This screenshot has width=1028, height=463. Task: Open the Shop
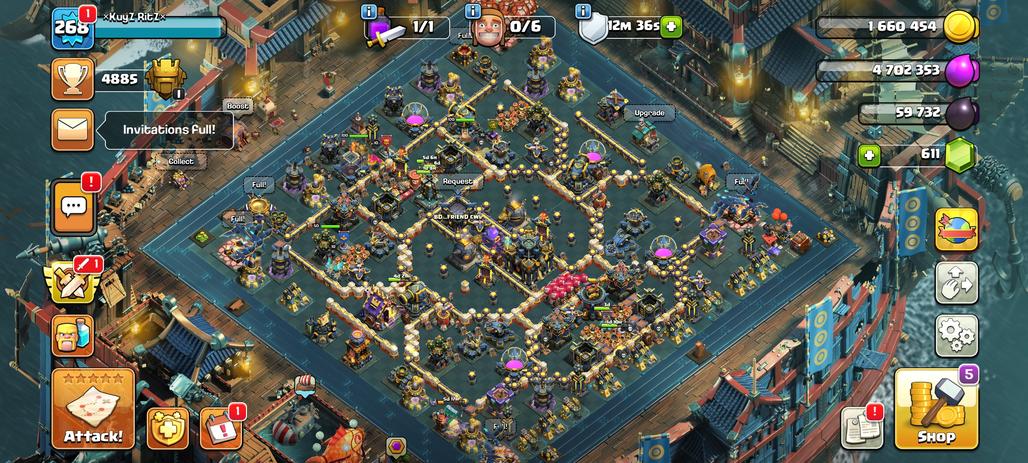(x=935, y=409)
